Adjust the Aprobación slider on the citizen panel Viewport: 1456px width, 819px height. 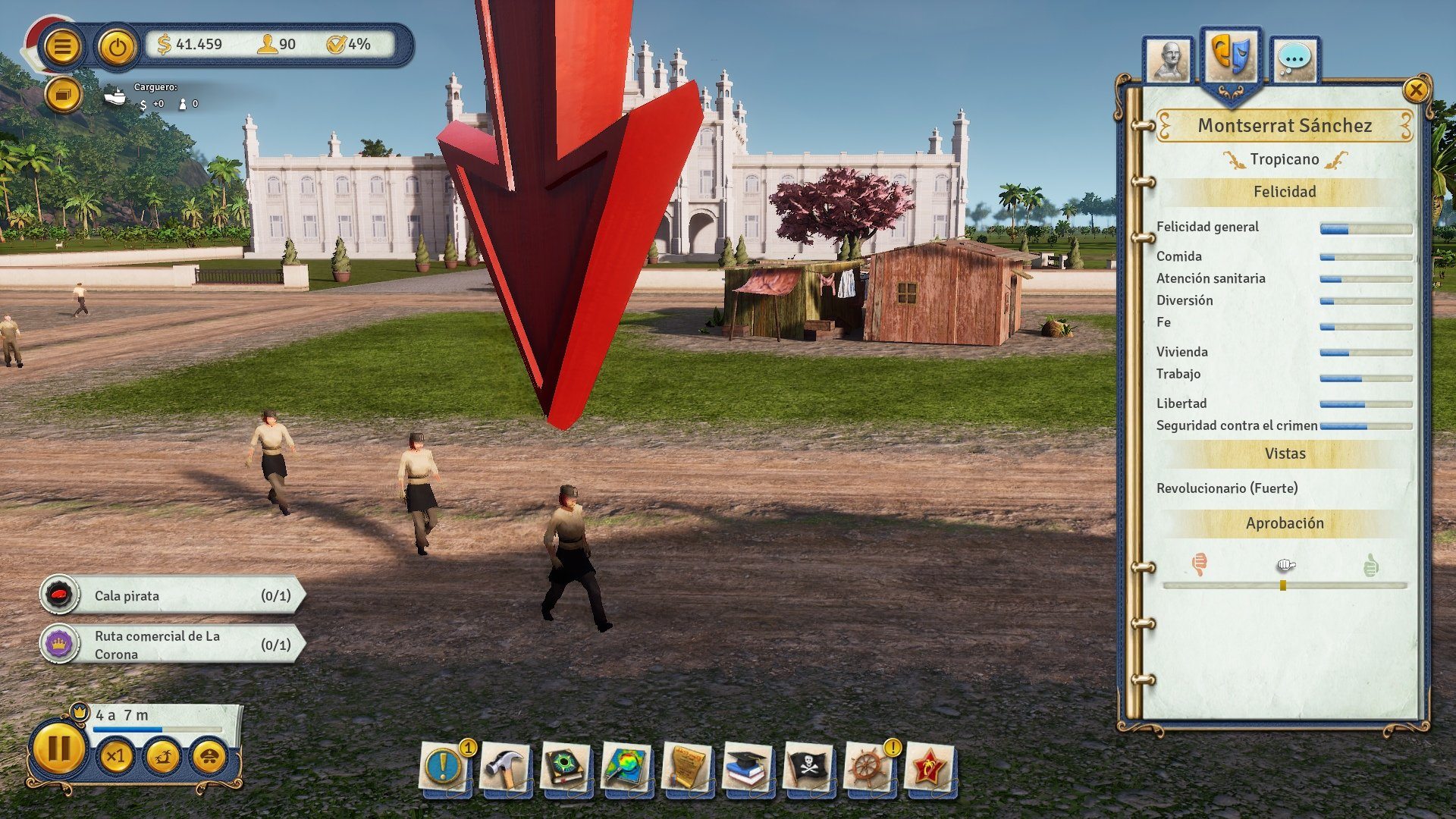[x=1282, y=585]
